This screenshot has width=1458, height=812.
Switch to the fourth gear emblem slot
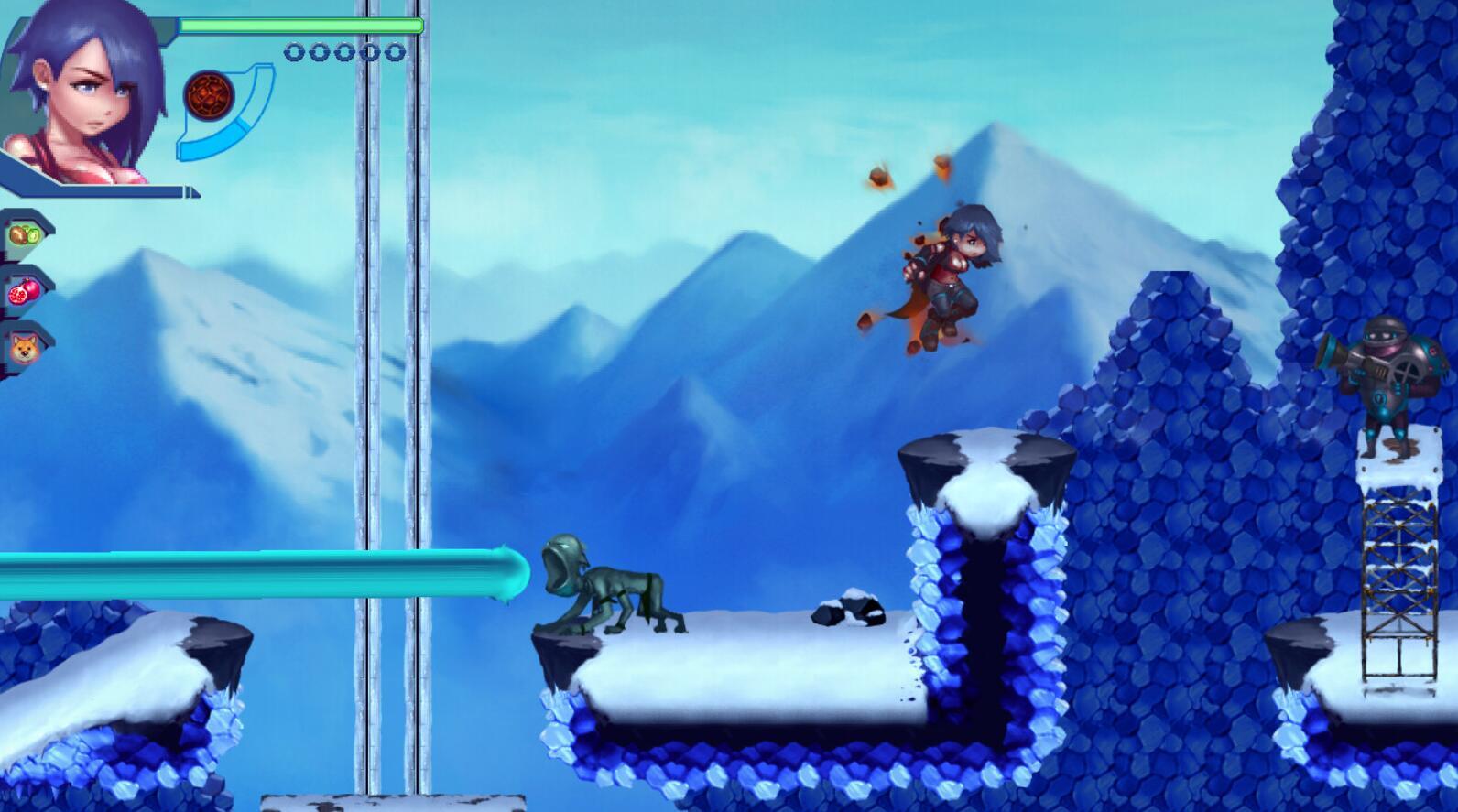click(x=371, y=52)
